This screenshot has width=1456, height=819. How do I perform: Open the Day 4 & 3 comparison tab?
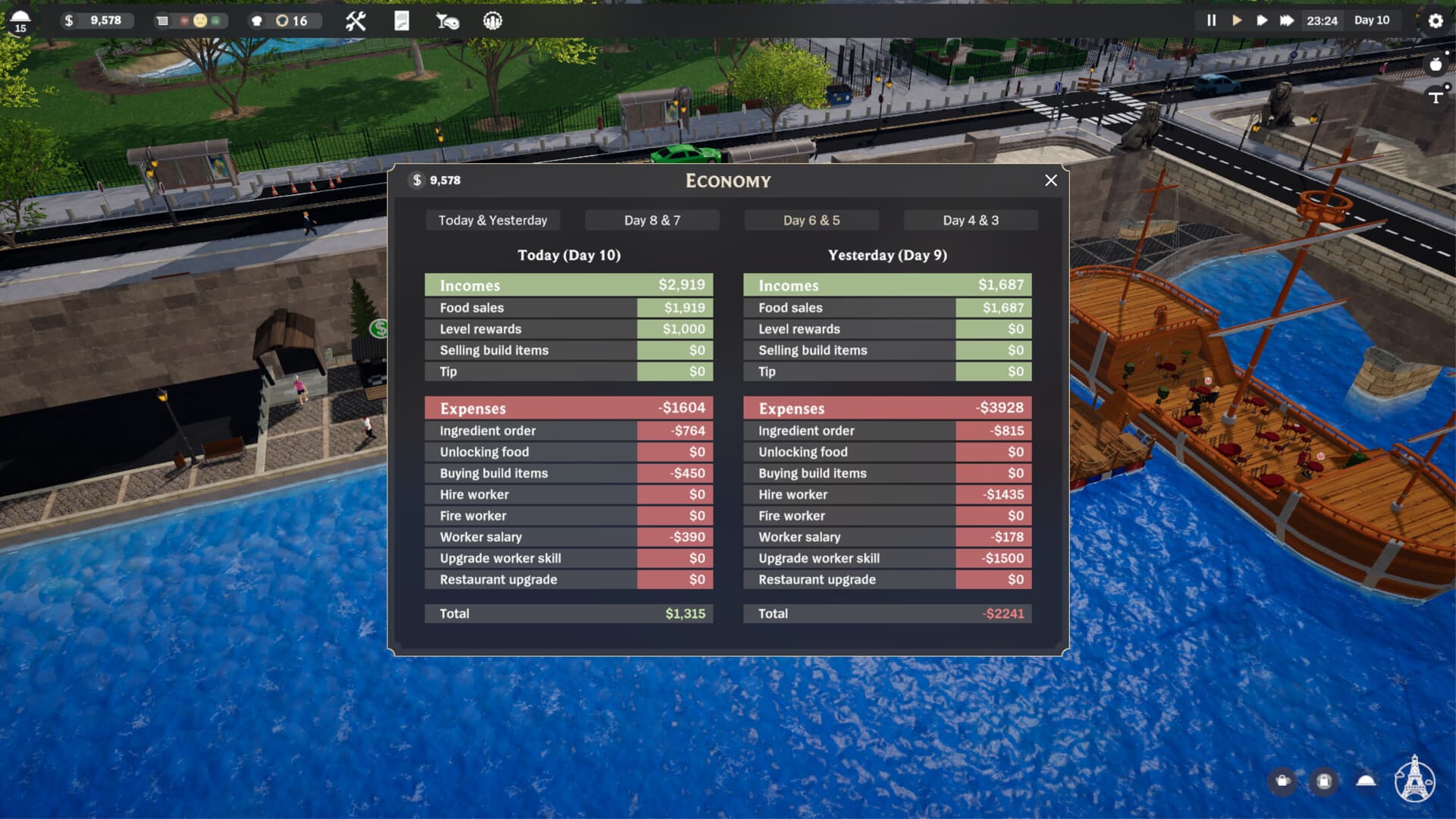click(971, 220)
